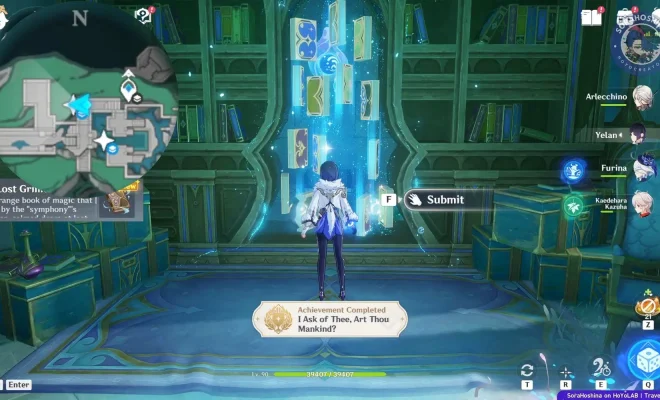Open the Adventurer Handbook book icon
The width and height of the screenshot is (660, 400).
(x=591, y=16)
